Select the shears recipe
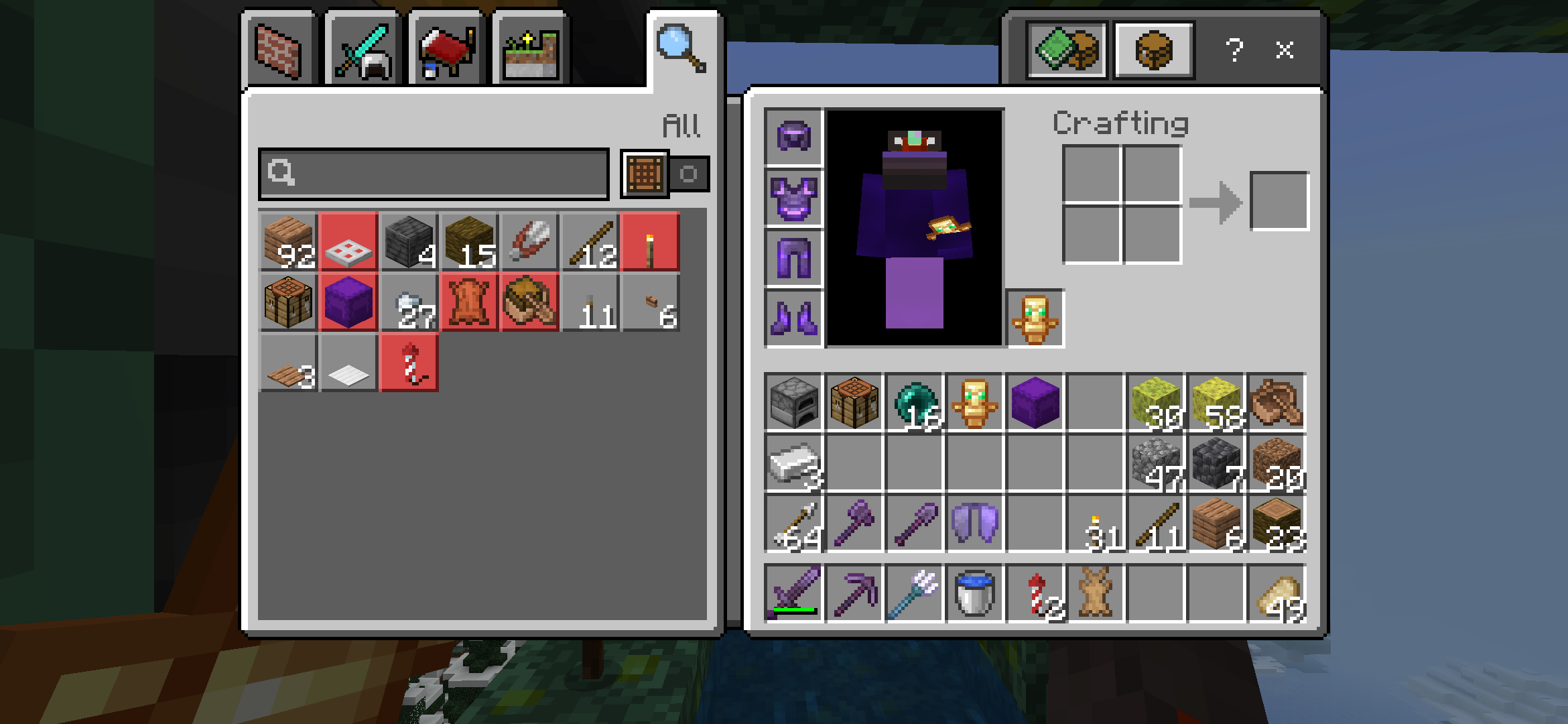The image size is (1568, 724). pyautogui.click(x=529, y=242)
